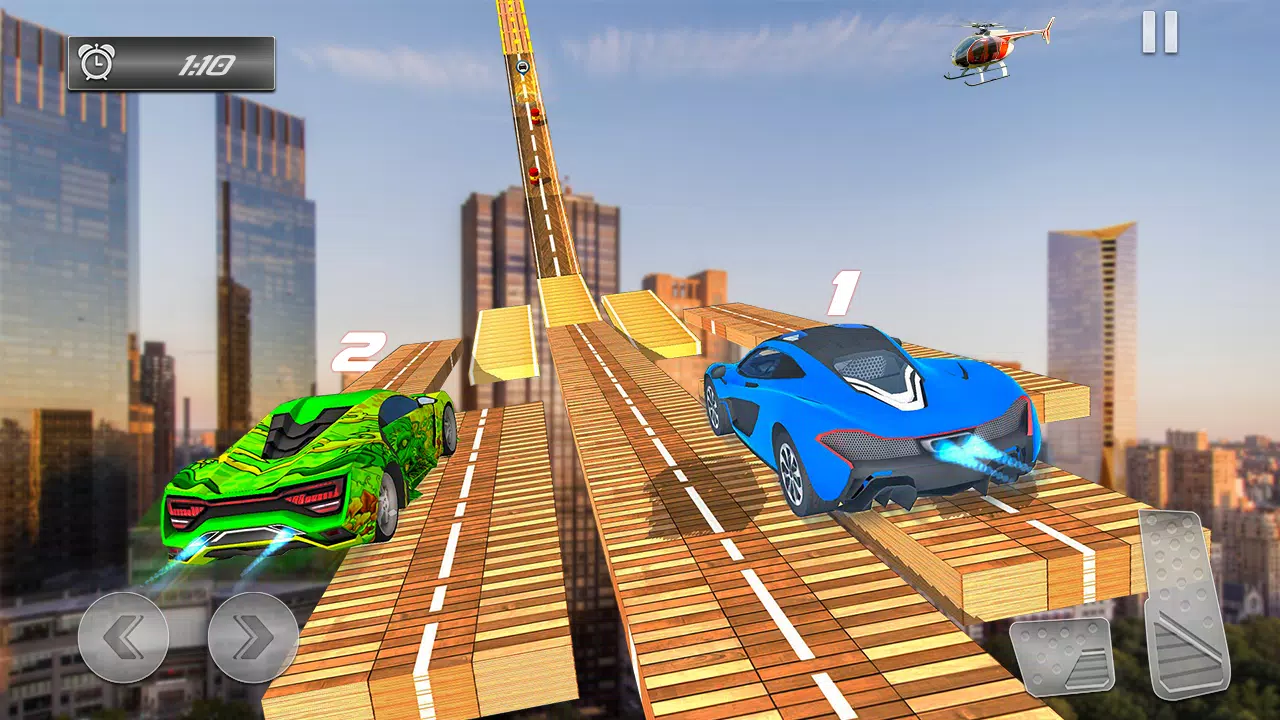1280x720 pixels.
Task: Click the flying helicopter
Action: [985, 48]
